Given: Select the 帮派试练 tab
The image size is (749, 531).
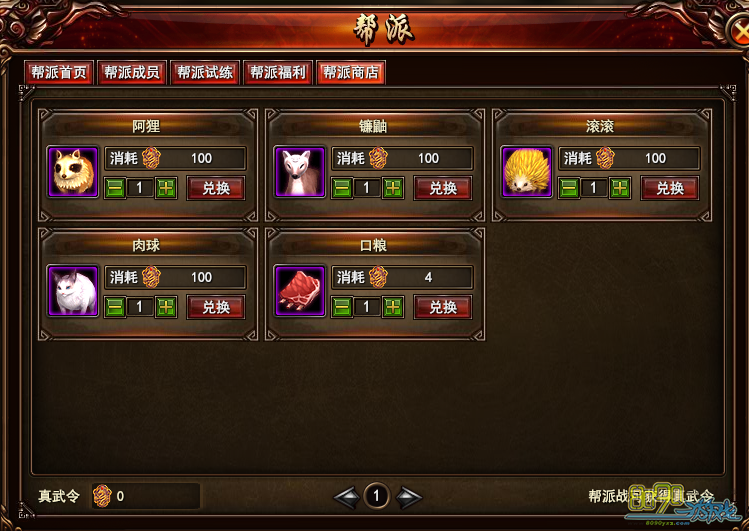Looking at the screenshot, I should pyautogui.click(x=204, y=73).
